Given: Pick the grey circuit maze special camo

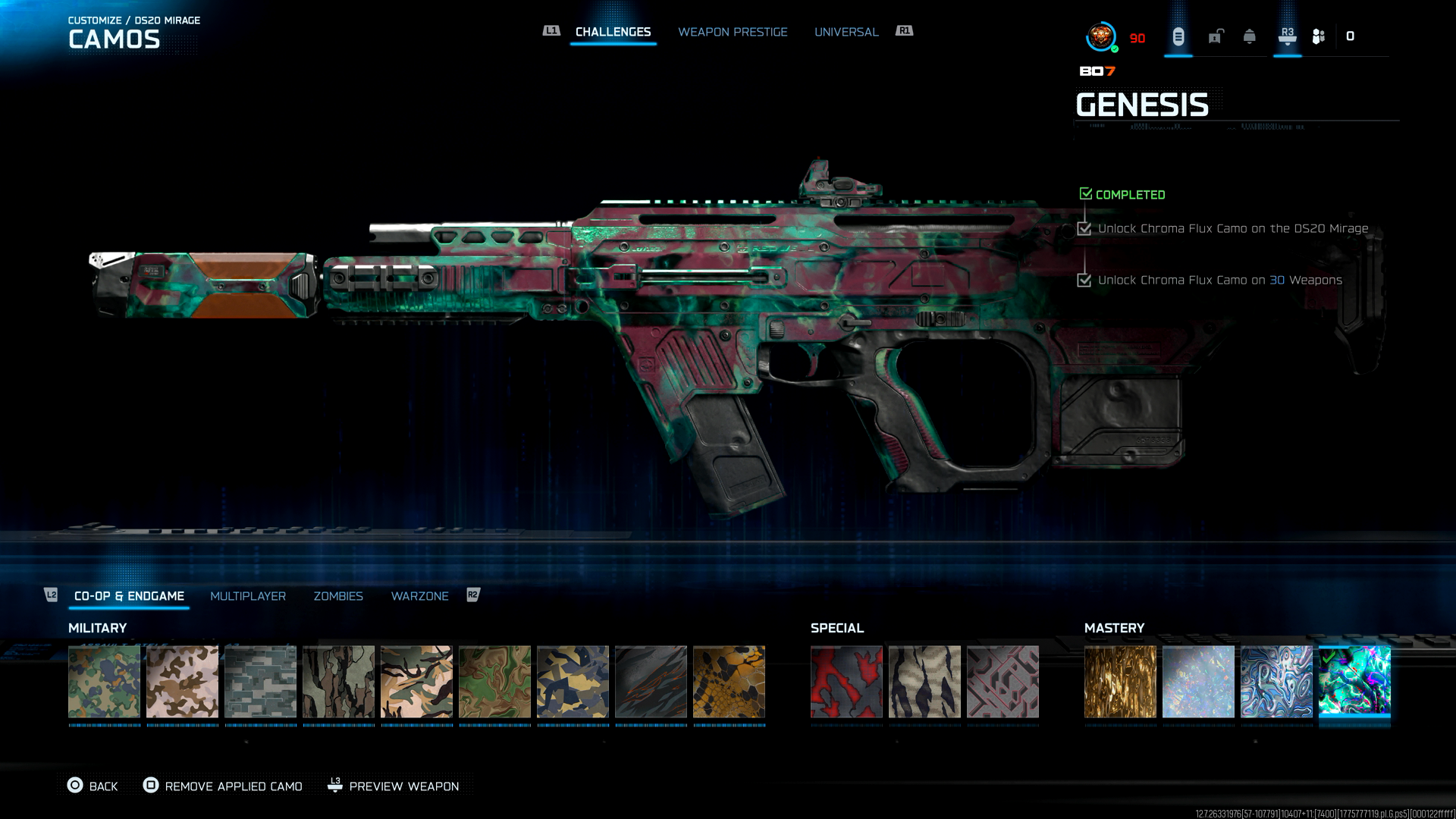Looking at the screenshot, I should tap(1003, 682).
